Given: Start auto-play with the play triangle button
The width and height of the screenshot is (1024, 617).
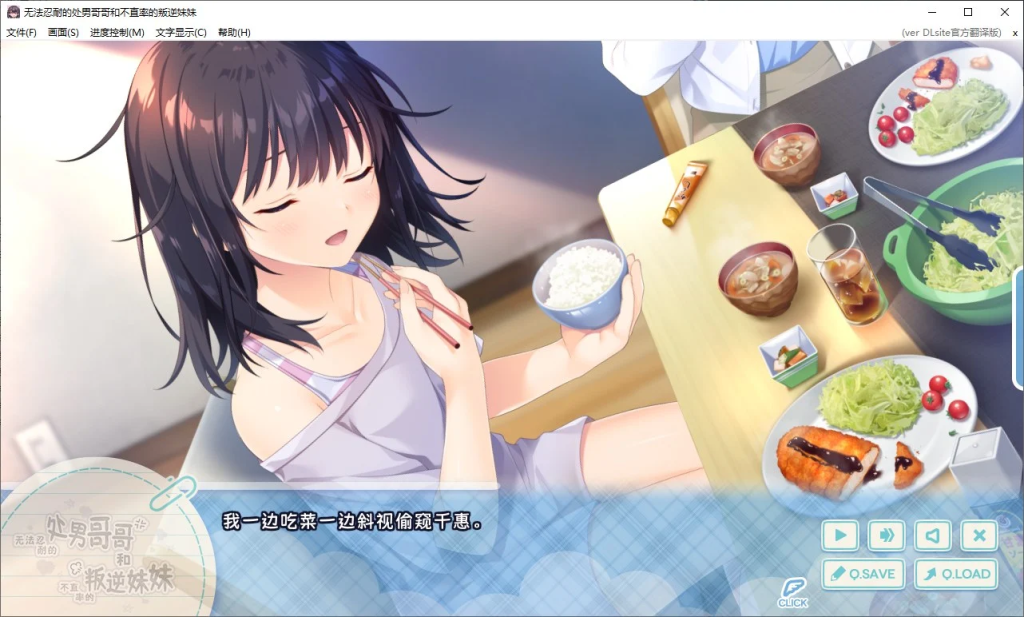Looking at the screenshot, I should point(840,536).
